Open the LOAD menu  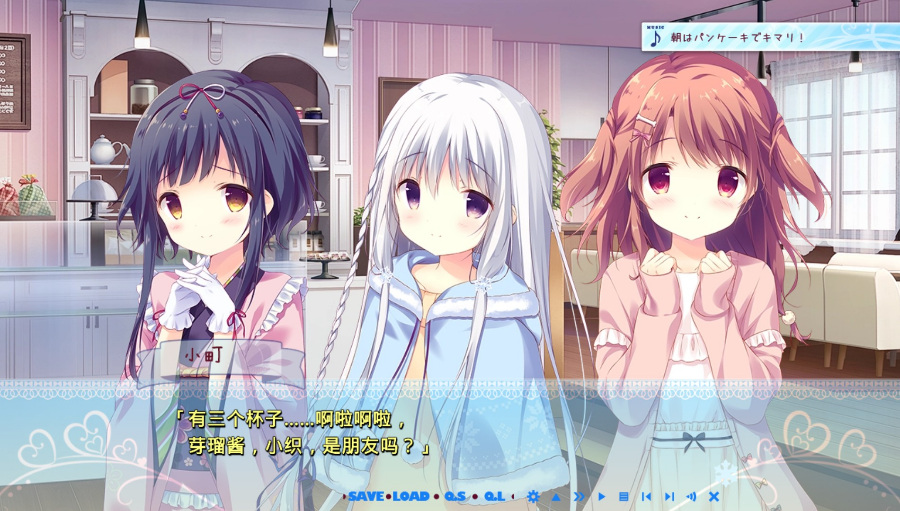[x=410, y=496]
